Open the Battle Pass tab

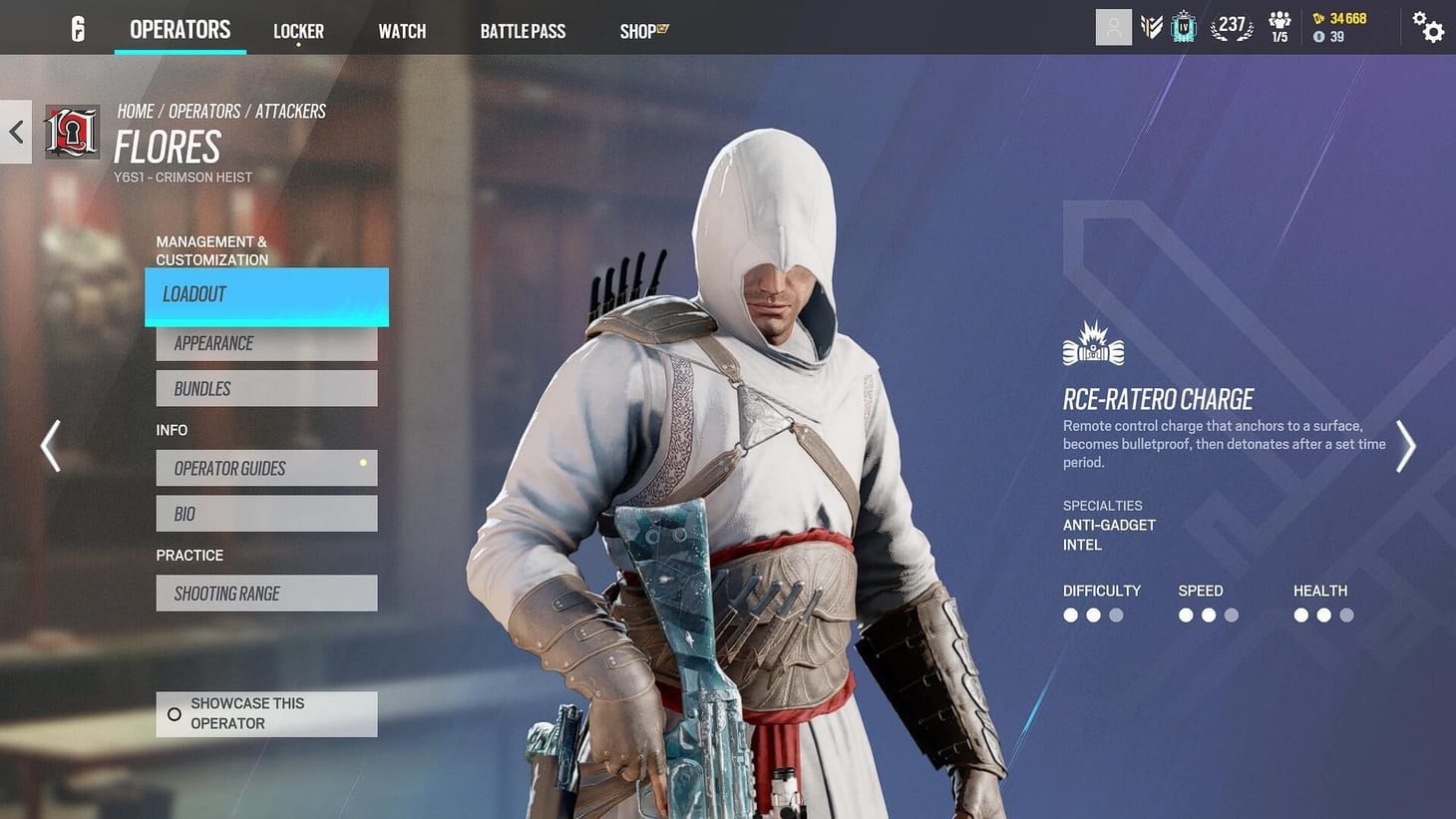coord(523,30)
